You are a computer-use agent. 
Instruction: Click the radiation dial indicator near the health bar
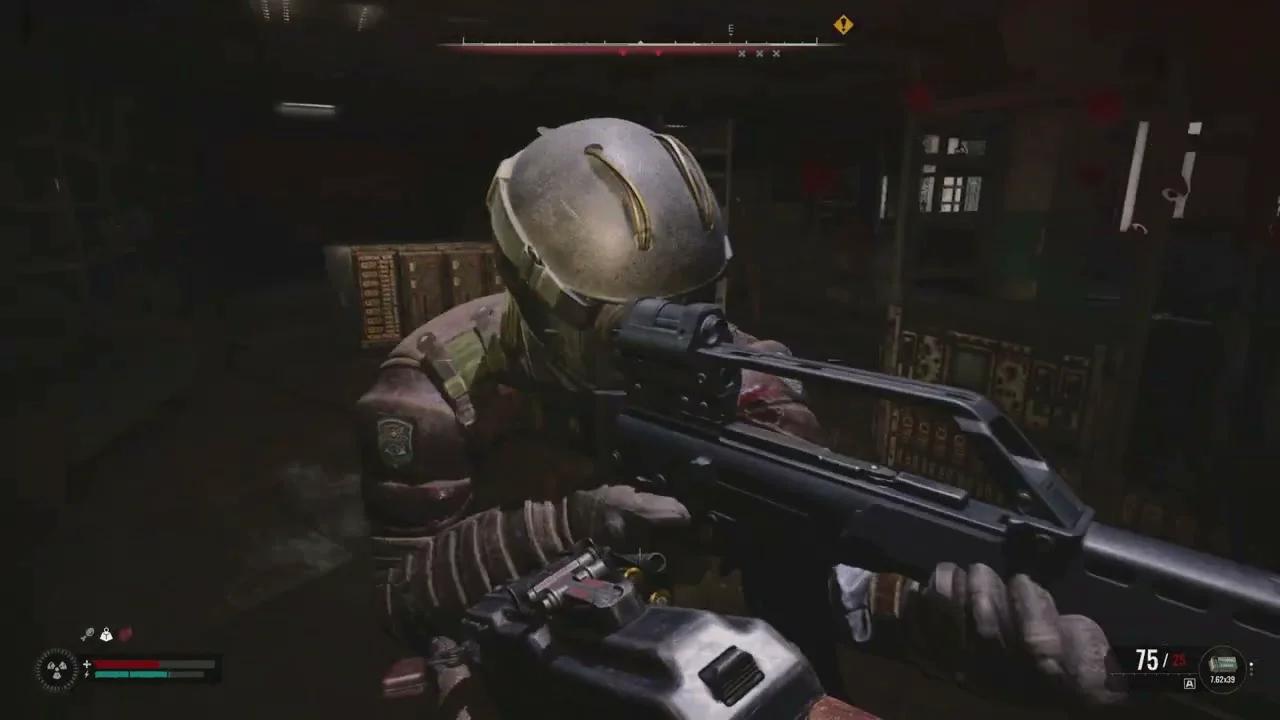[x=56, y=668]
